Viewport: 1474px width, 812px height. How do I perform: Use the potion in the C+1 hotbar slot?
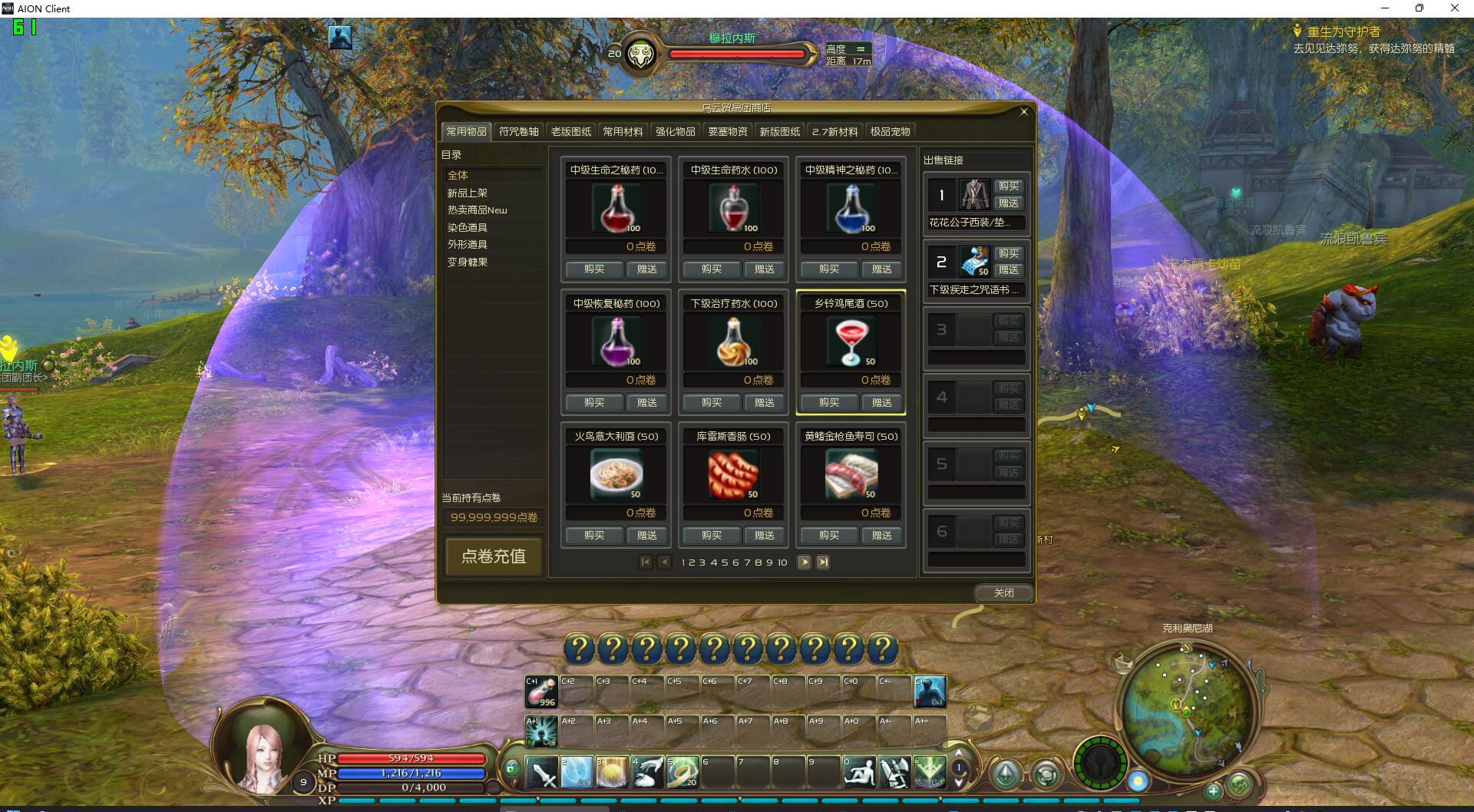(541, 692)
